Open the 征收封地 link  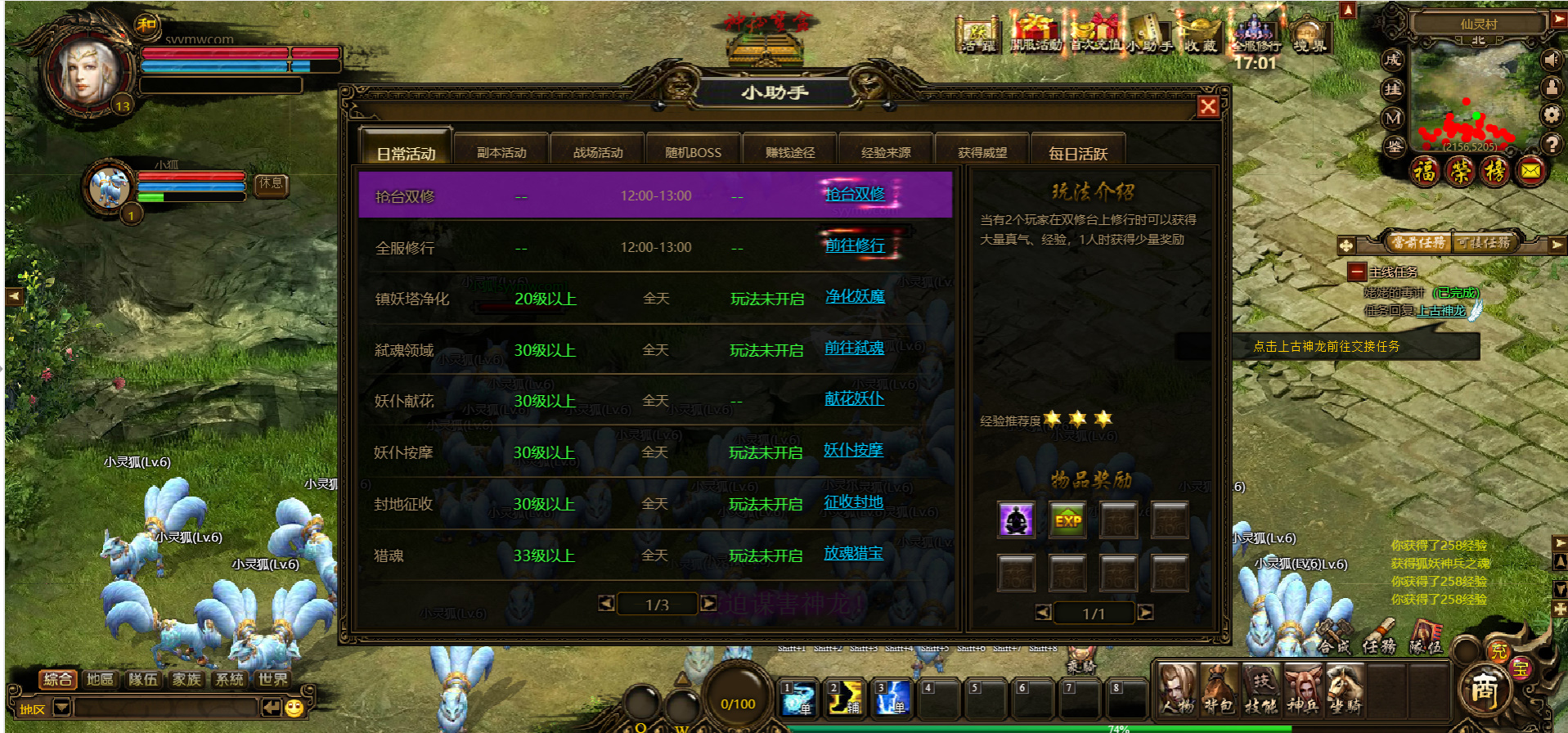[853, 501]
